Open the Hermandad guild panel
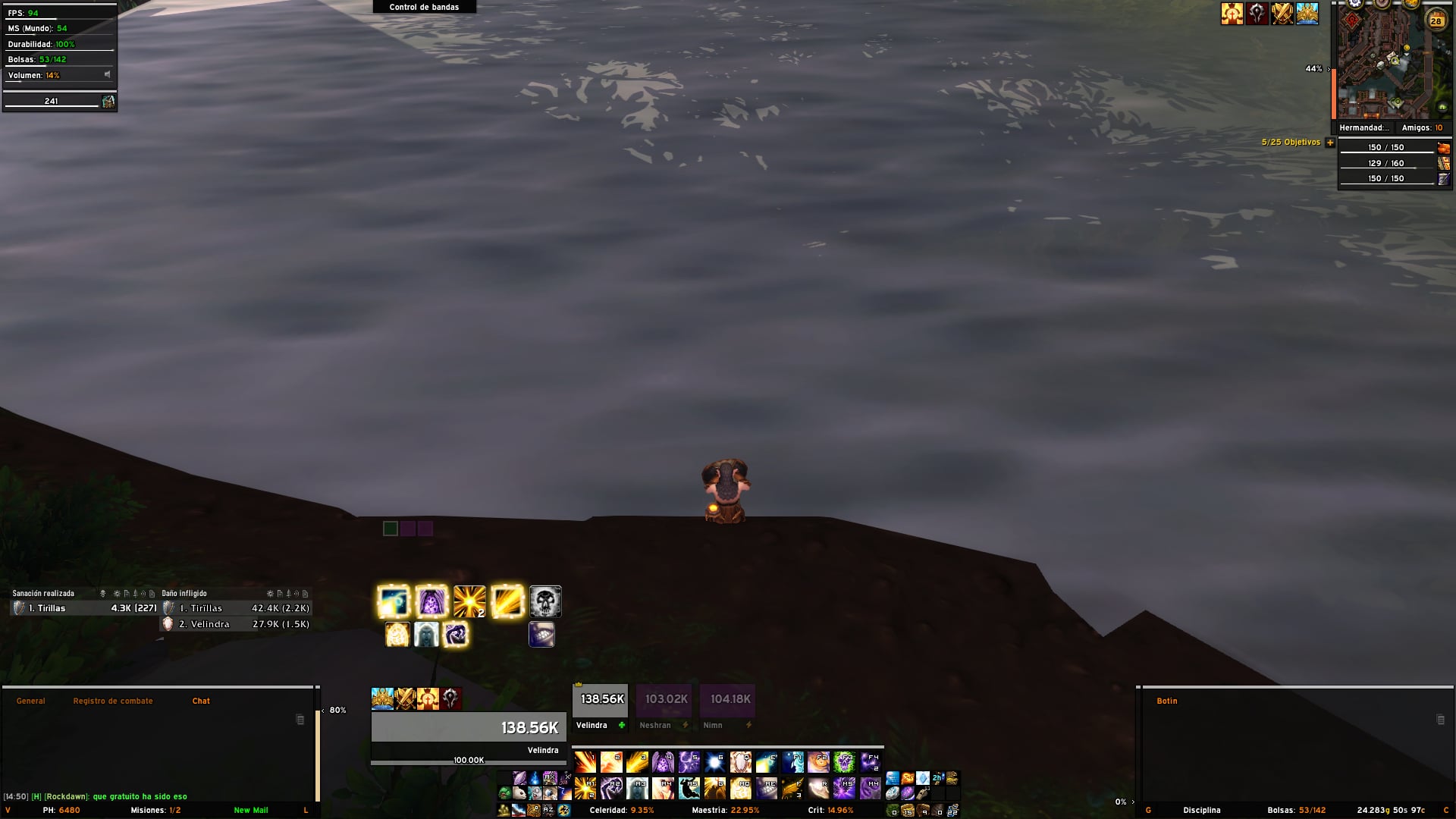 [x=1363, y=128]
